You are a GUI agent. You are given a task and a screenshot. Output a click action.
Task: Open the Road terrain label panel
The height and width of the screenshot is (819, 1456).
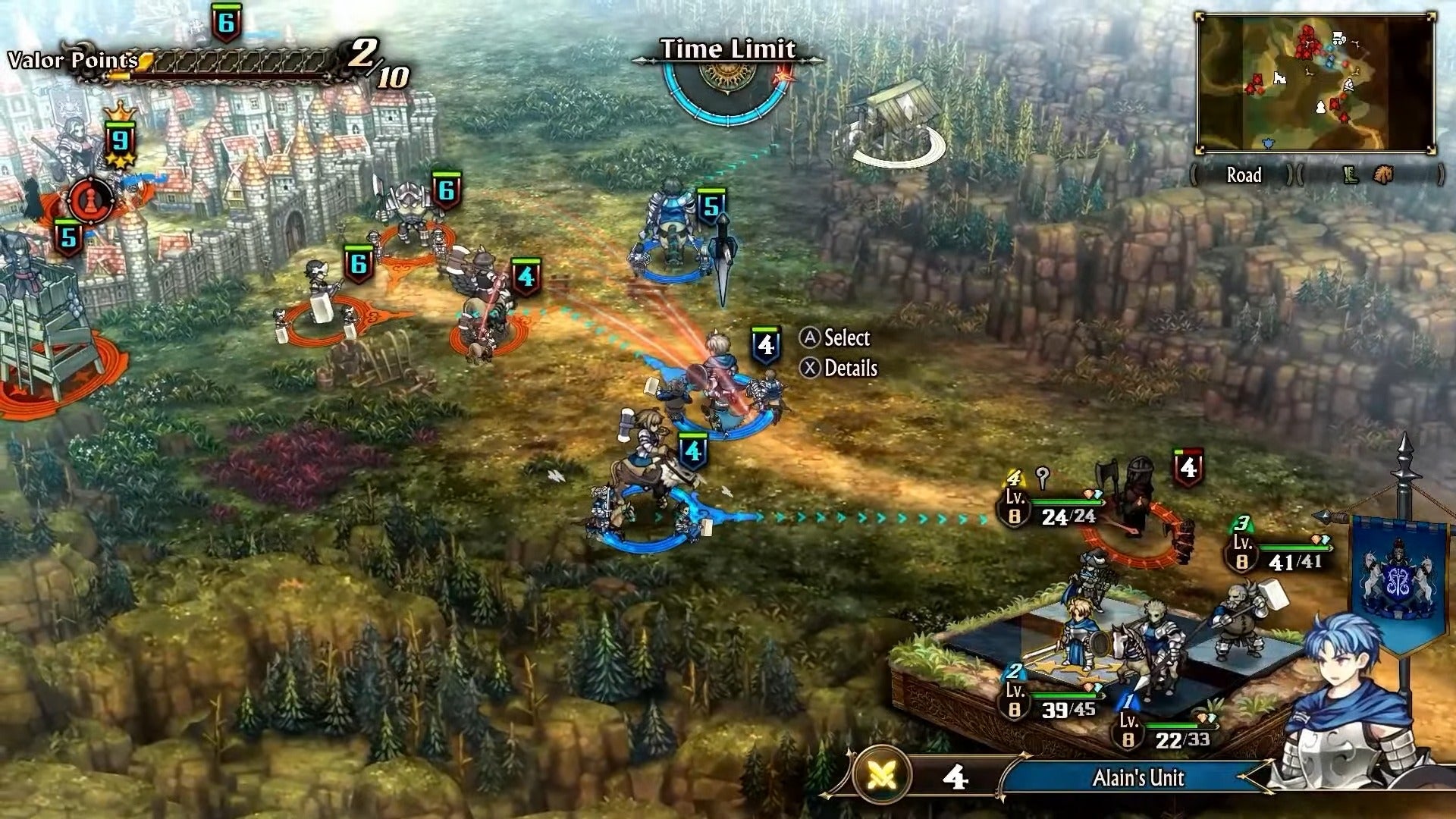point(1244,174)
